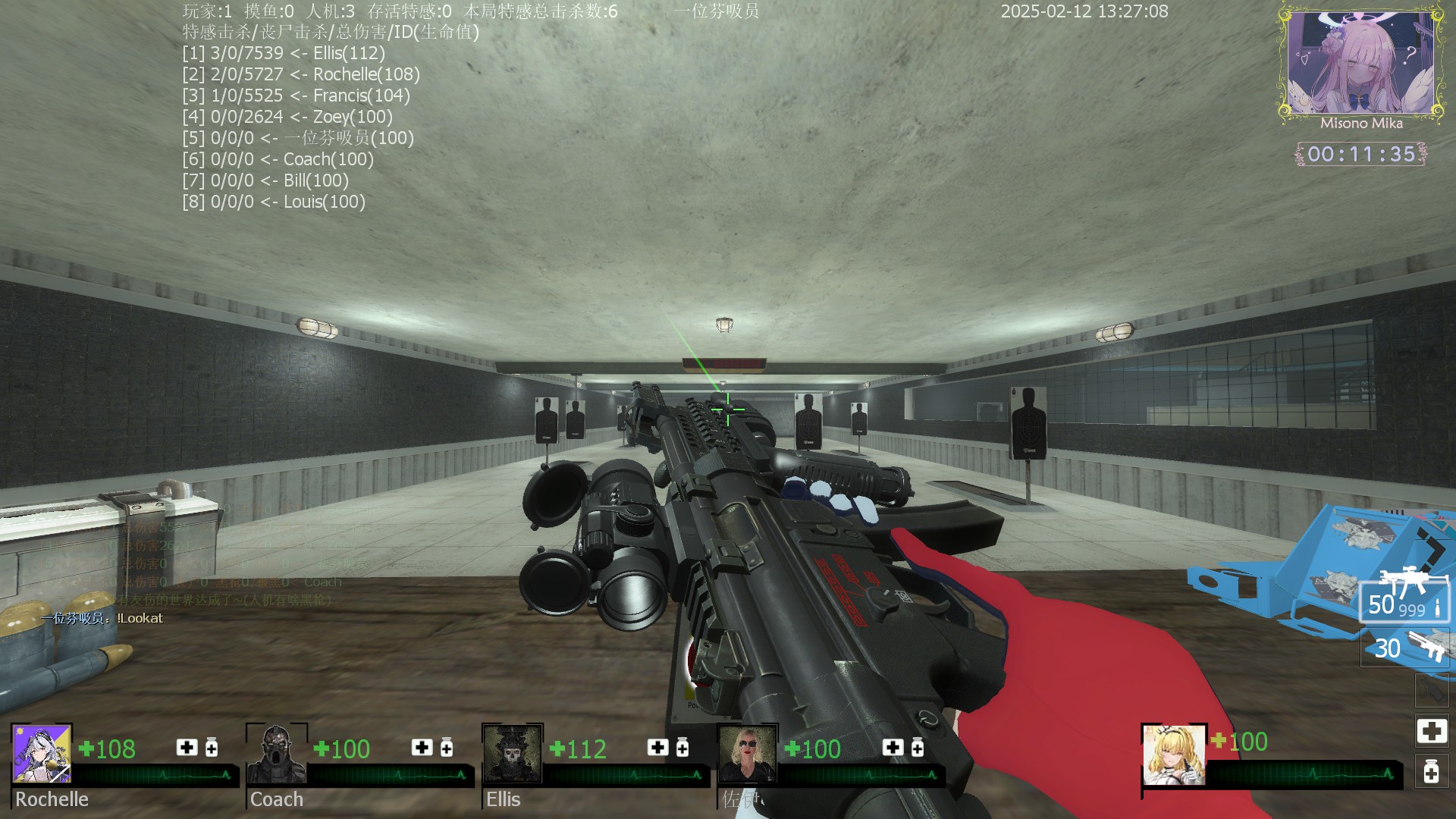Screen dimensions: 1456x819
Task: Click the Louis entry in the stats list
Action: pos(274,202)
